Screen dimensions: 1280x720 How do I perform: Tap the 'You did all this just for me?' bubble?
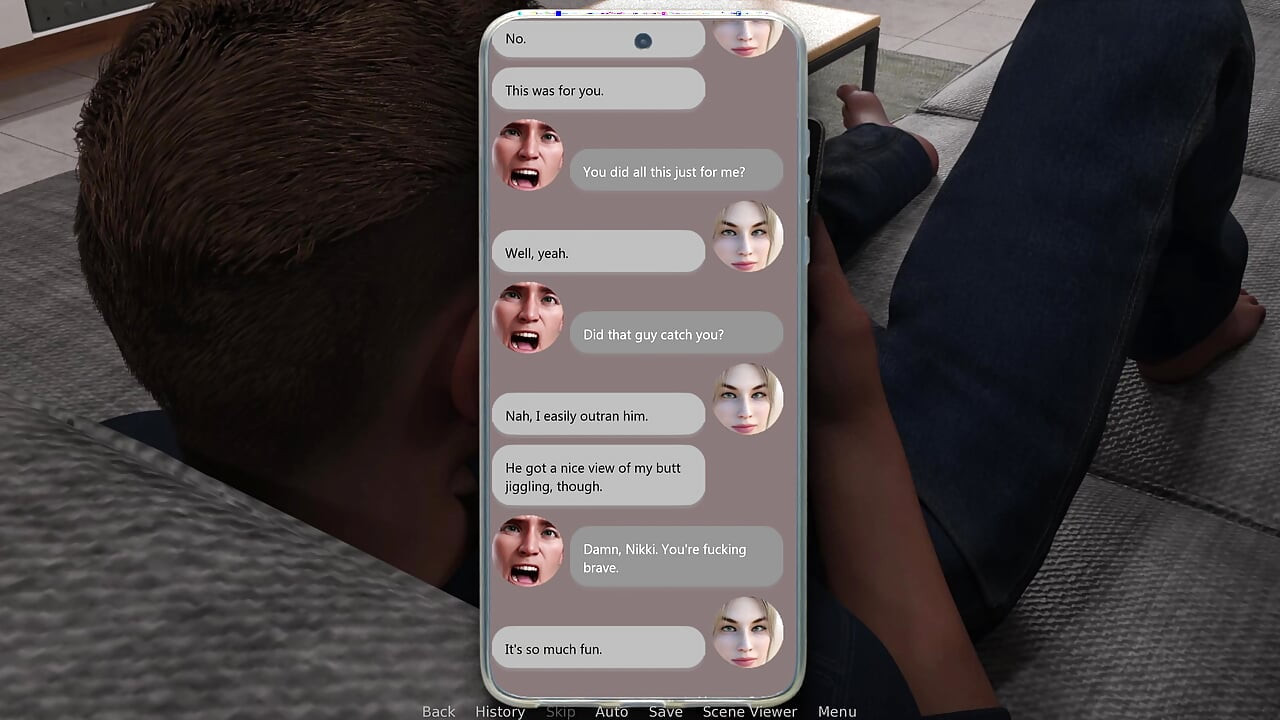pyautogui.click(x=676, y=171)
